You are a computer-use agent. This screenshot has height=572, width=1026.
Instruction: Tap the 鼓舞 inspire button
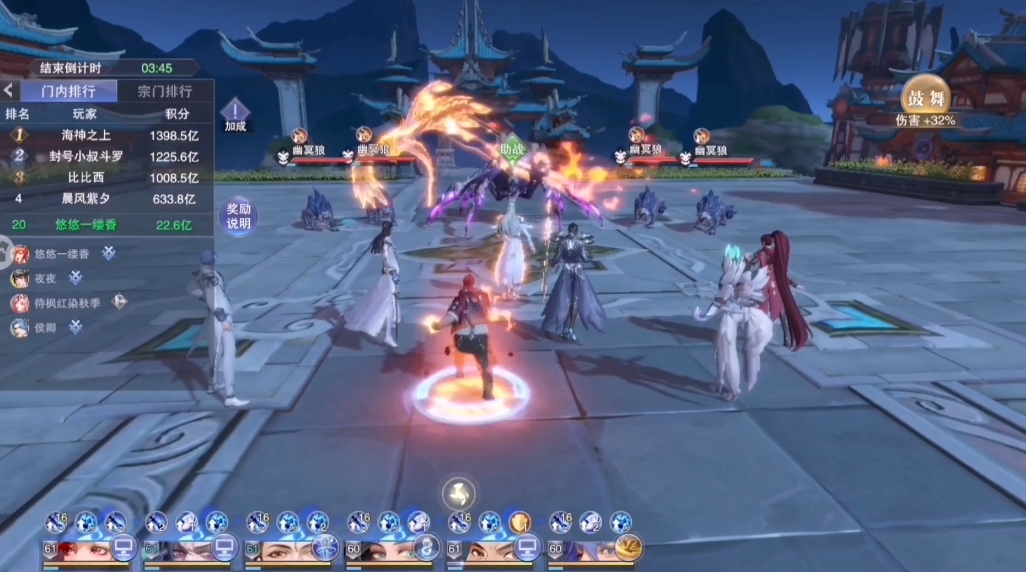(925, 98)
